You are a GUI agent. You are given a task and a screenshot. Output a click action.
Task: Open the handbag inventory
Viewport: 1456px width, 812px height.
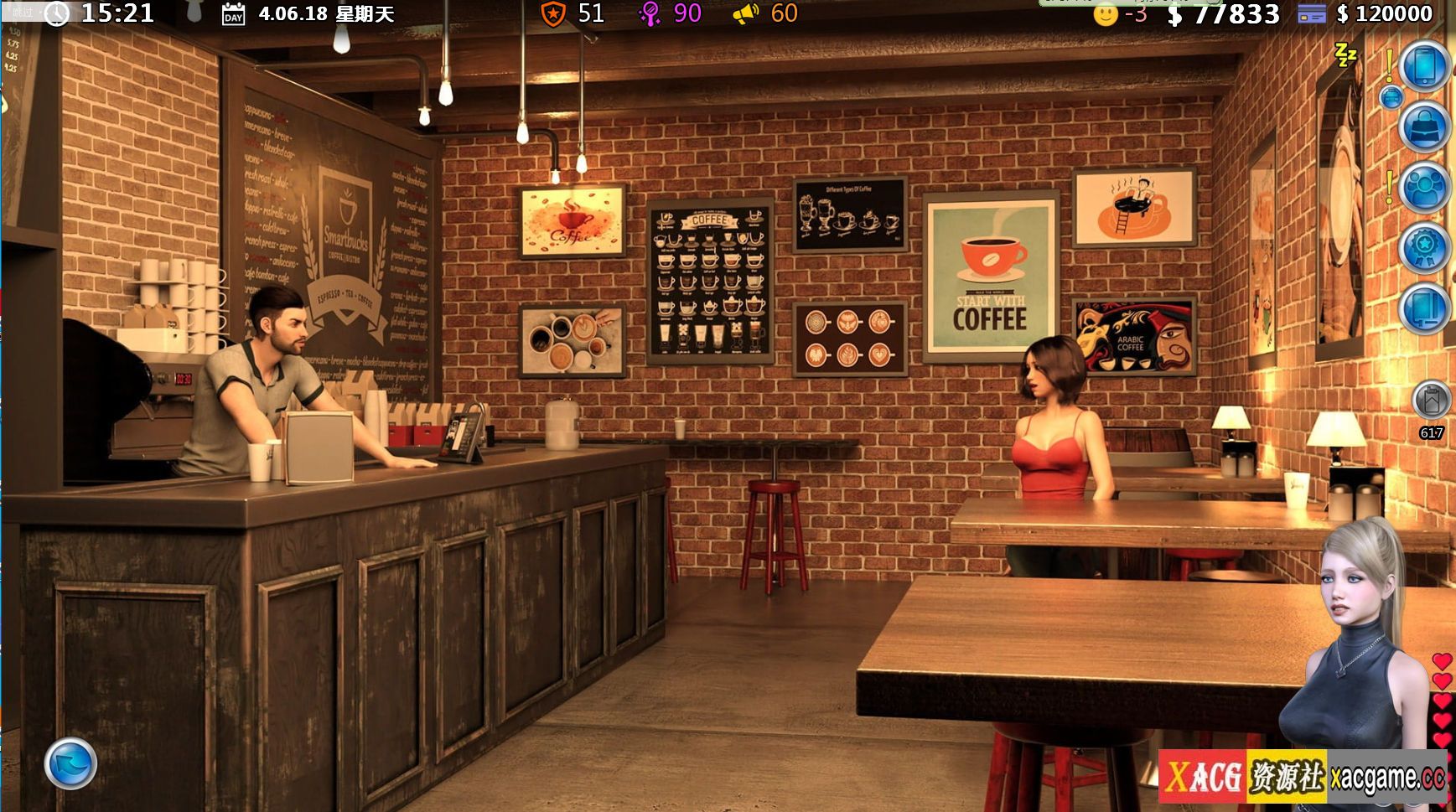point(1425,127)
